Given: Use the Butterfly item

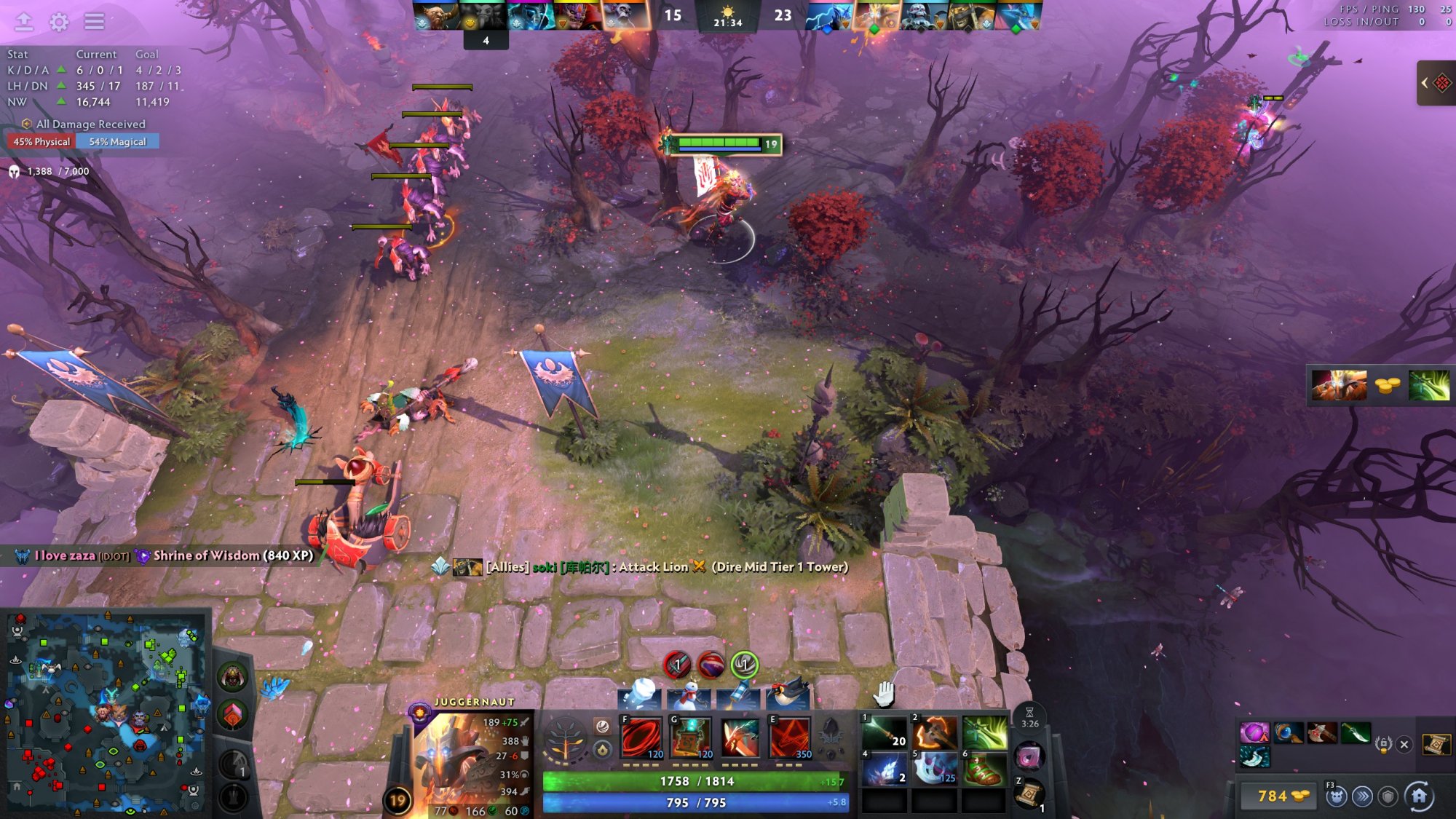Looking at the screenshot, I should (x=984, y=732).
